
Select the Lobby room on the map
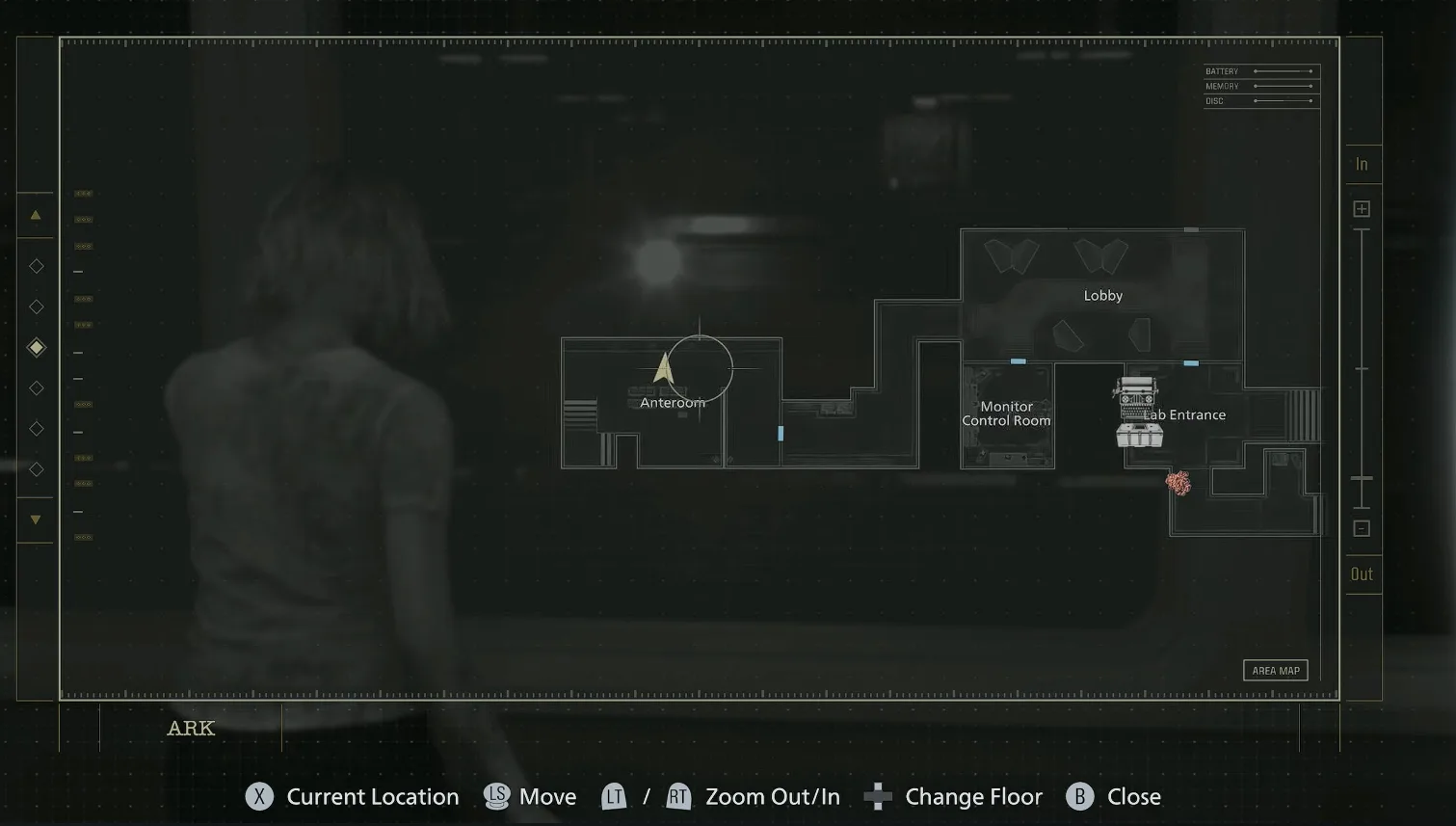pyautogui.click(x=1102, y=296)
